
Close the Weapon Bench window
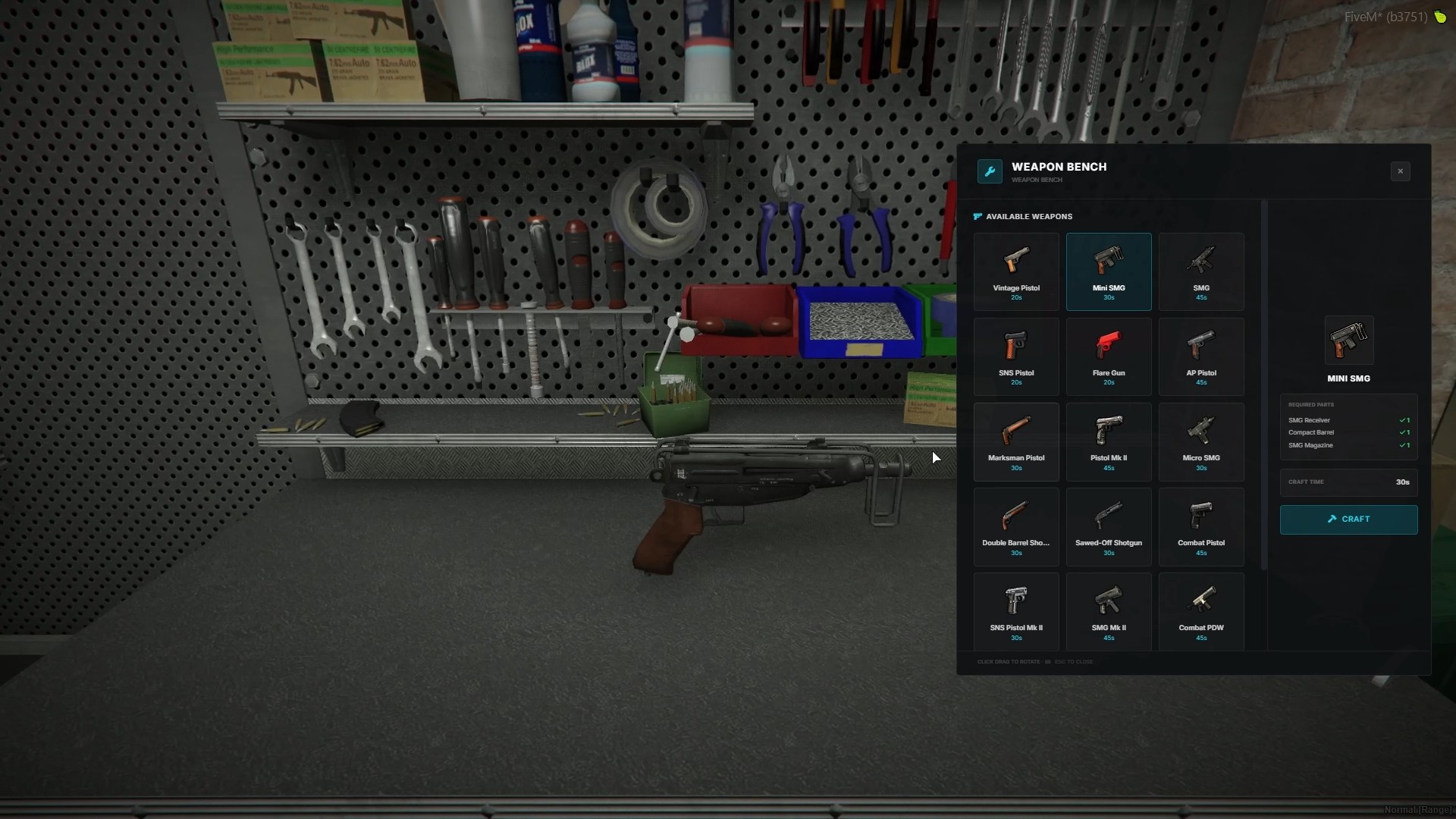[x=1400, y=171]
